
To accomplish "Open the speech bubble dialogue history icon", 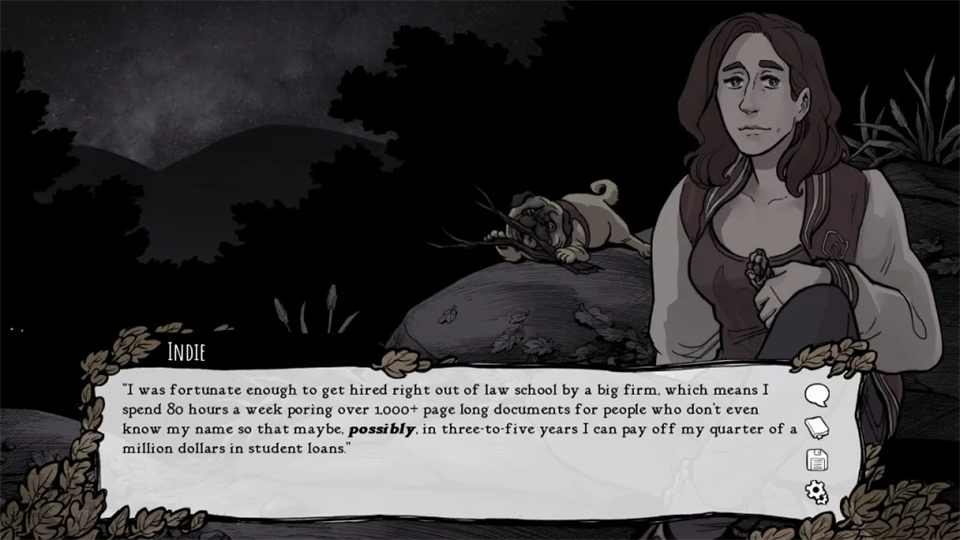I will pos(817,395).
